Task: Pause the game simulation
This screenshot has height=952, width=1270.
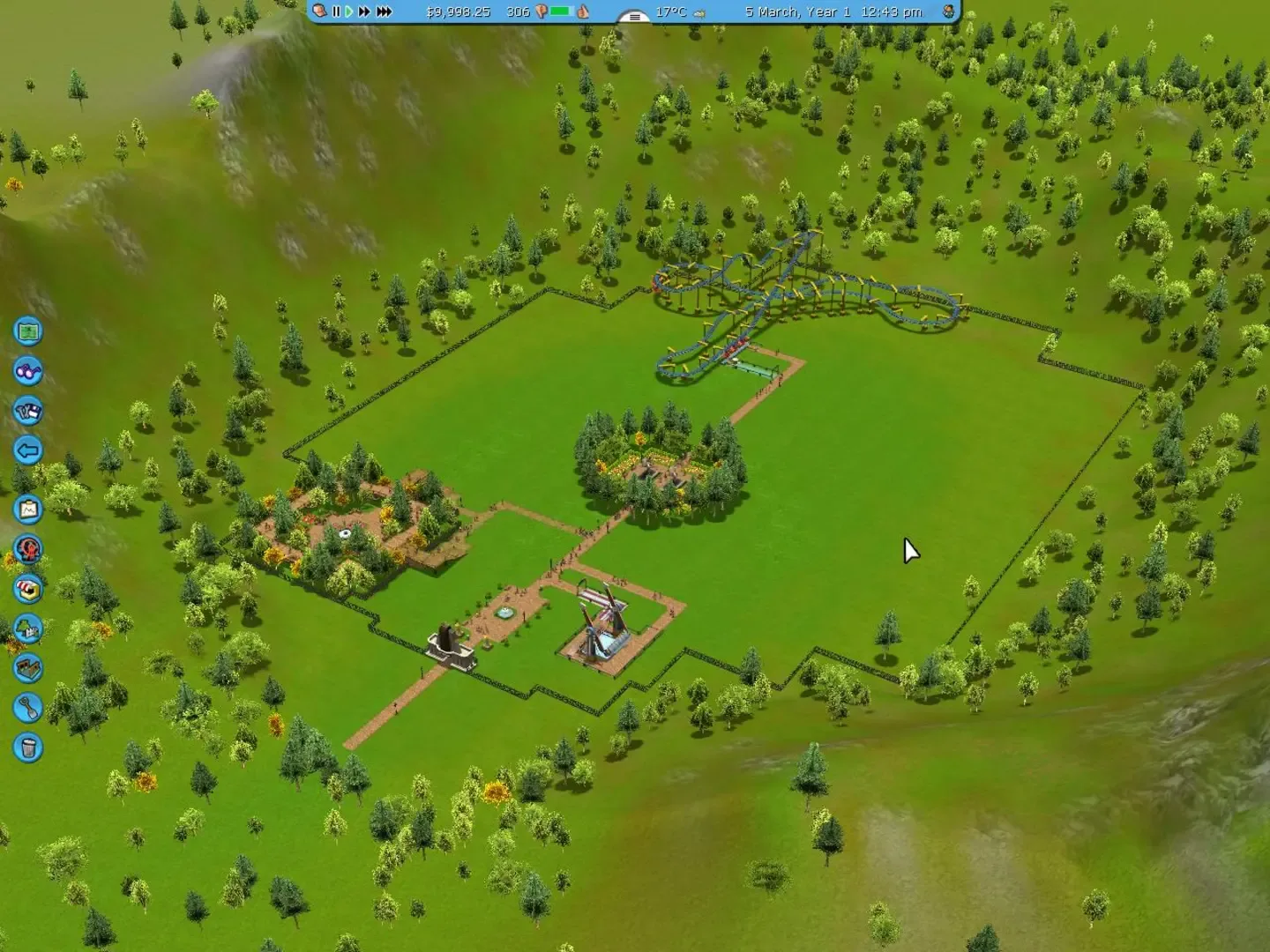Action: coord(336,12)
